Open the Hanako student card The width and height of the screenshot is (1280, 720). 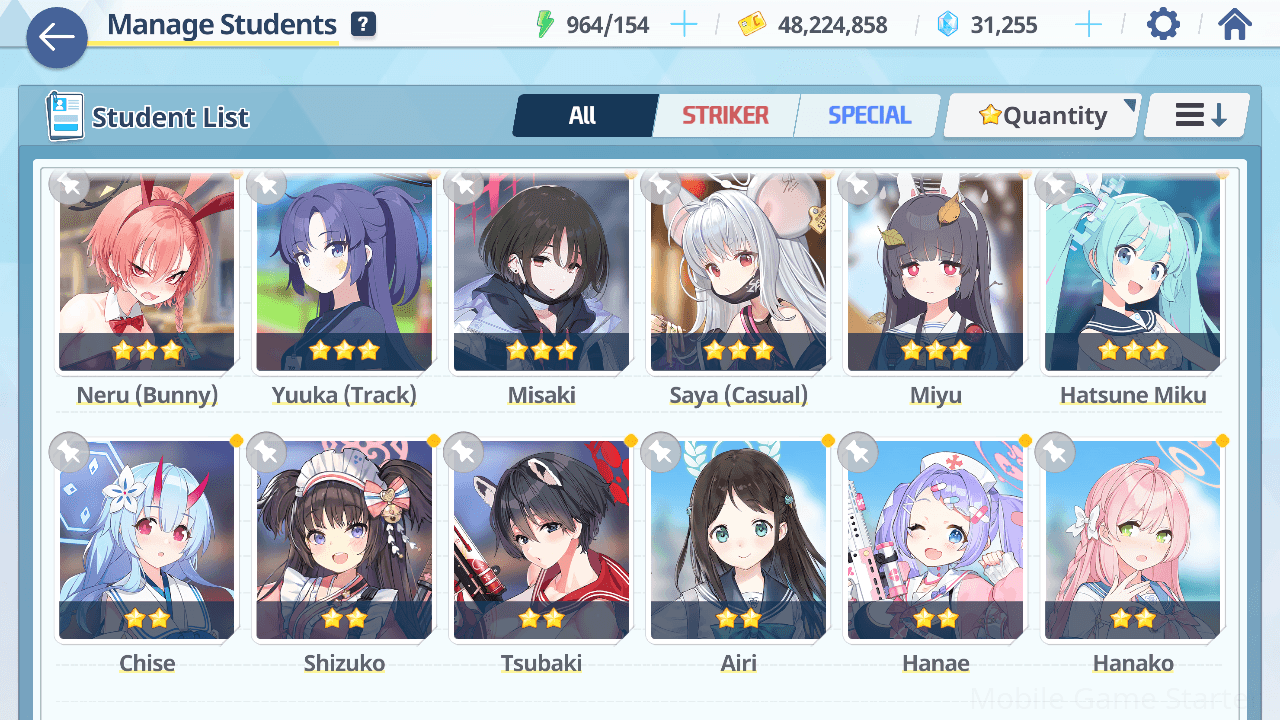pos(1132,540)
